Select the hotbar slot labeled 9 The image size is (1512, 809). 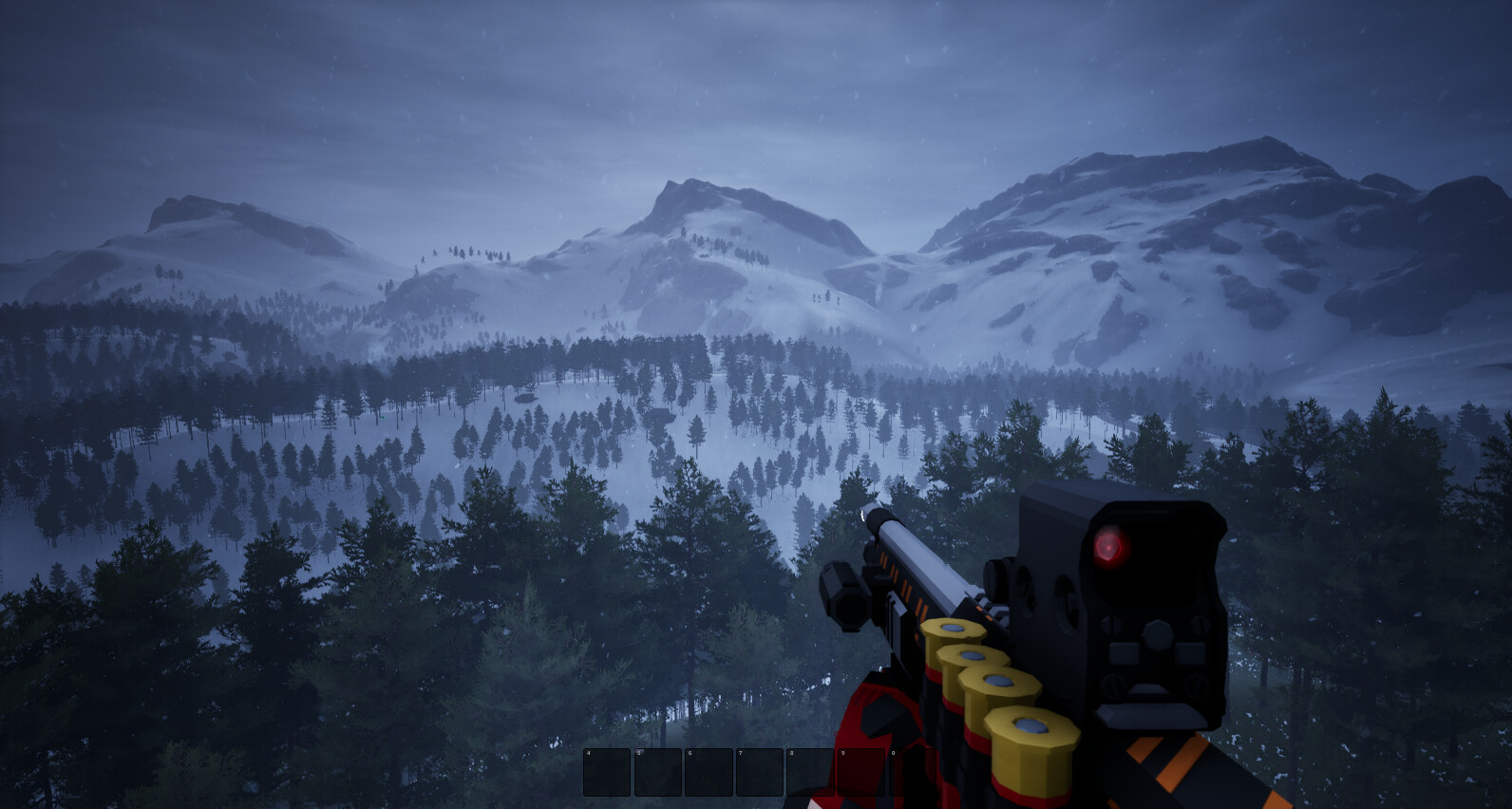tap(860, 772)
